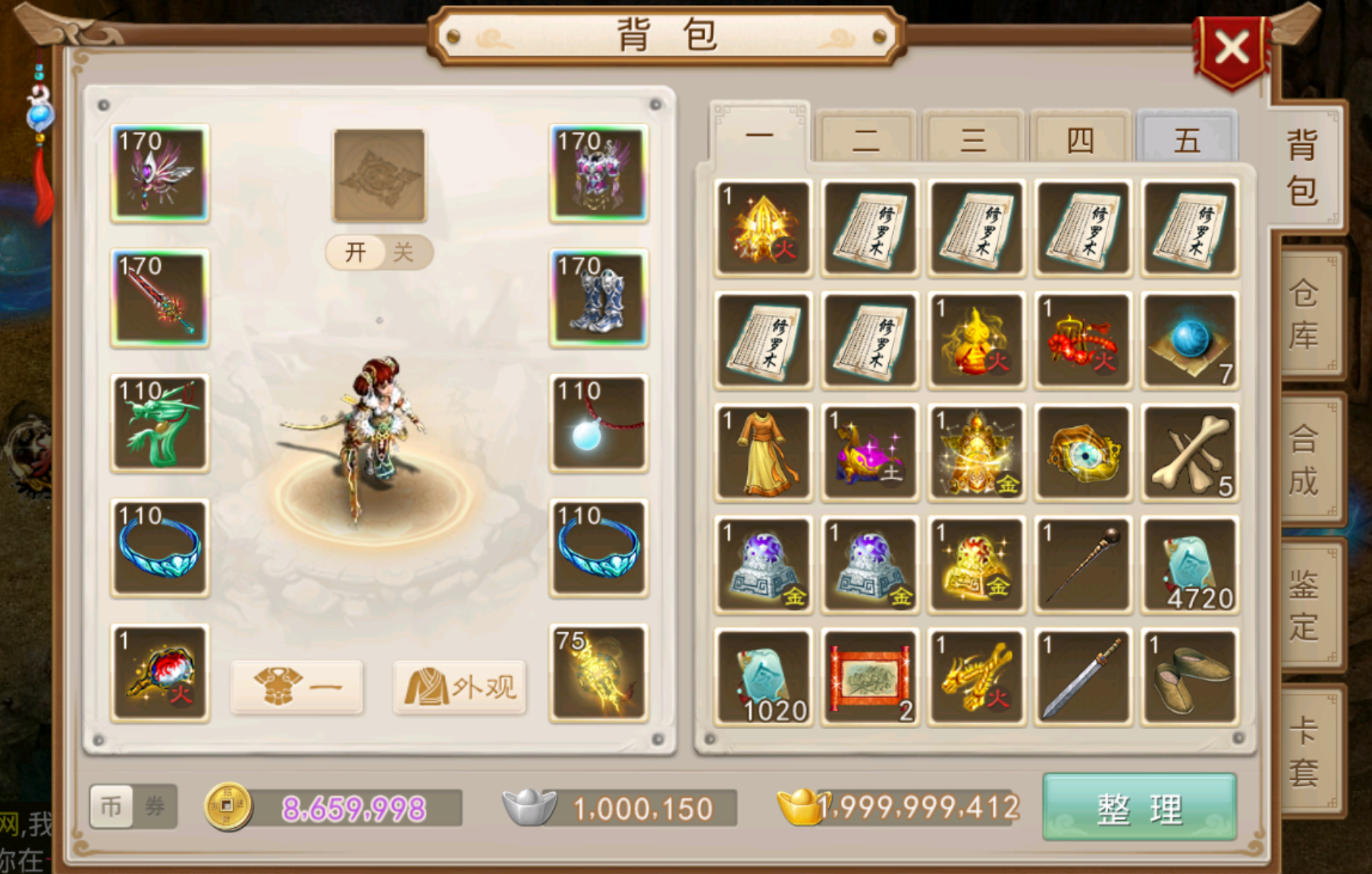
Task: Show the 鉴定 appraisal tab
Action: (x=1304, y=605)
